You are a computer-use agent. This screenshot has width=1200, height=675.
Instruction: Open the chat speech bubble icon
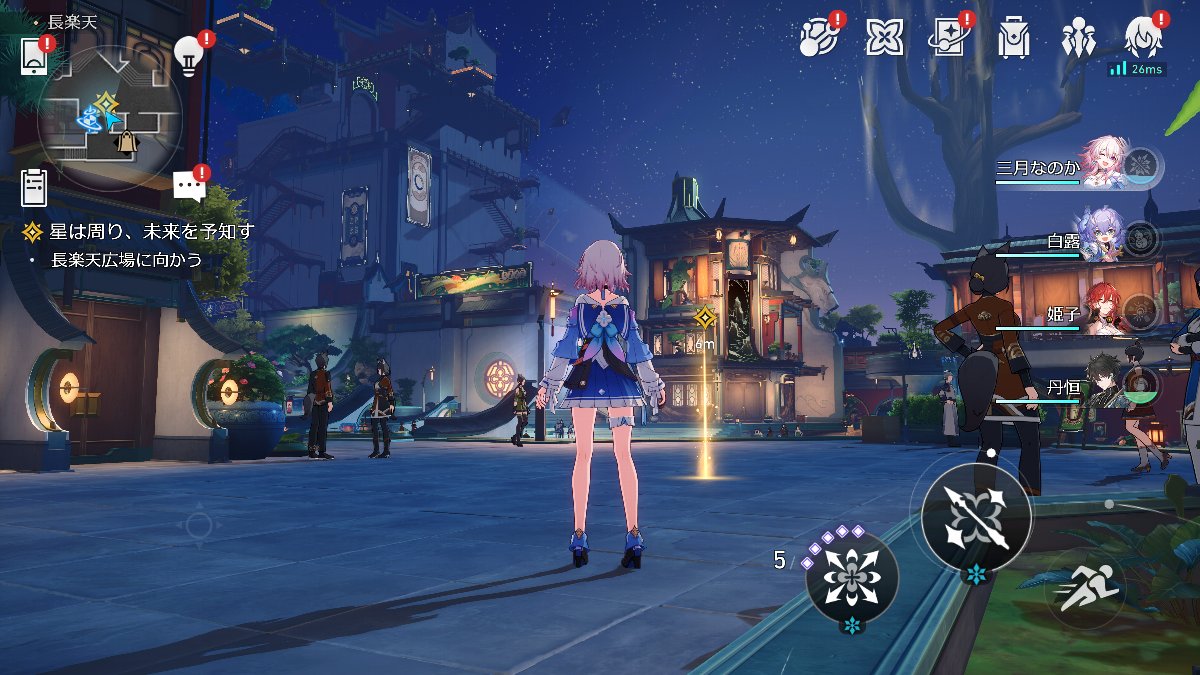pos(188,186)
